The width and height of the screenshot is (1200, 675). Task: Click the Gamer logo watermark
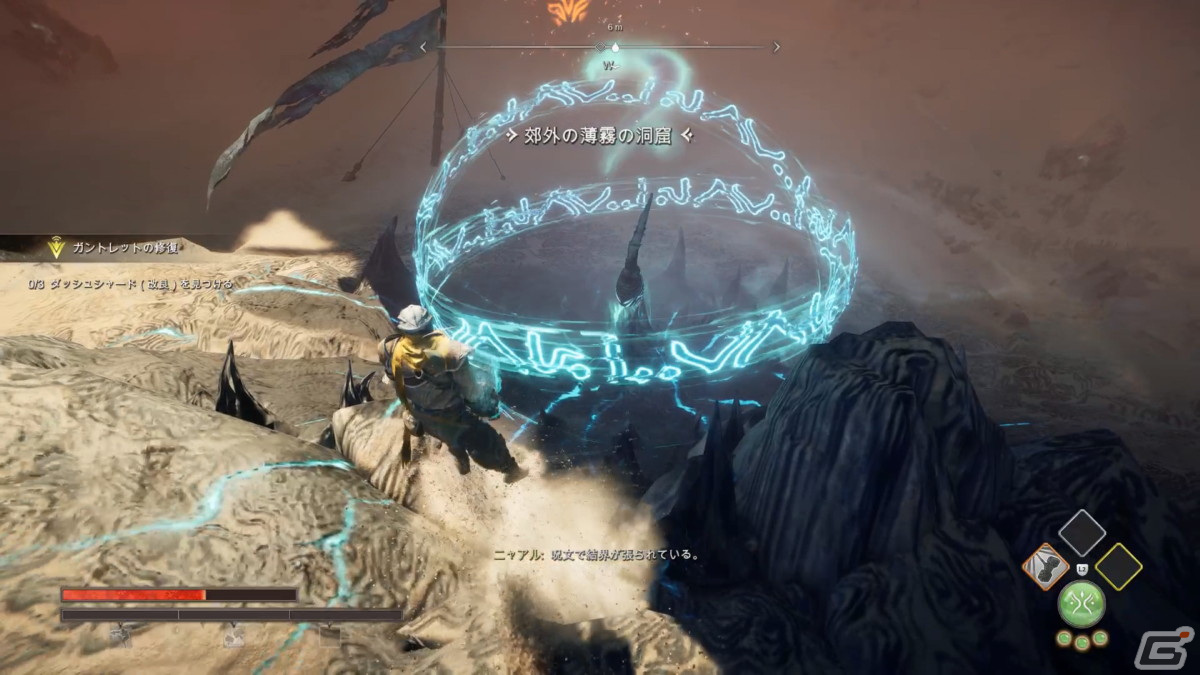click(x=1172, y=648)
